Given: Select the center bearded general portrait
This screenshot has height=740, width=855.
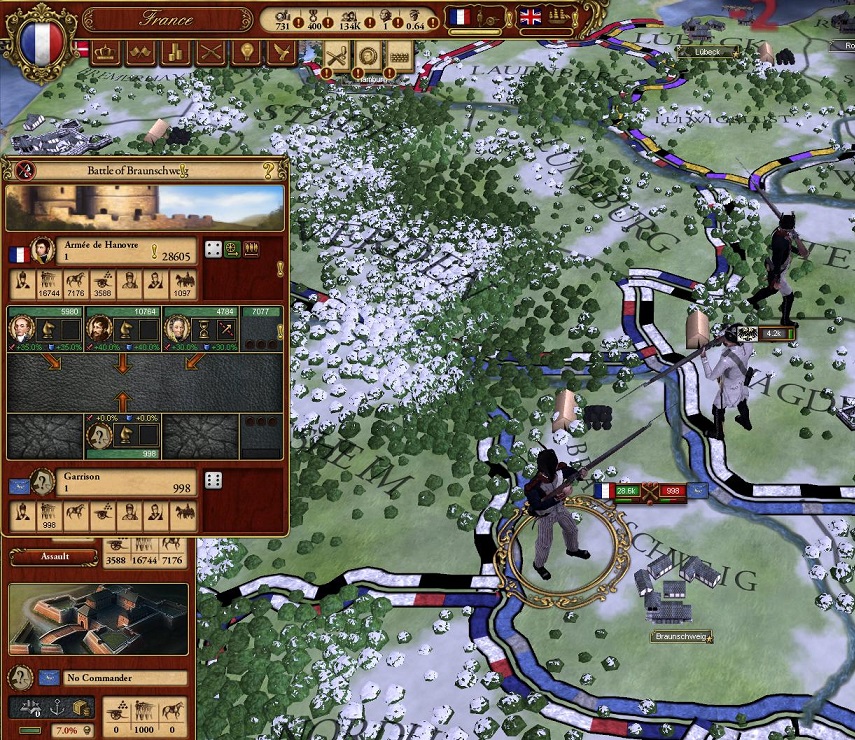Looking at the screenshot, I should point(98,327).
